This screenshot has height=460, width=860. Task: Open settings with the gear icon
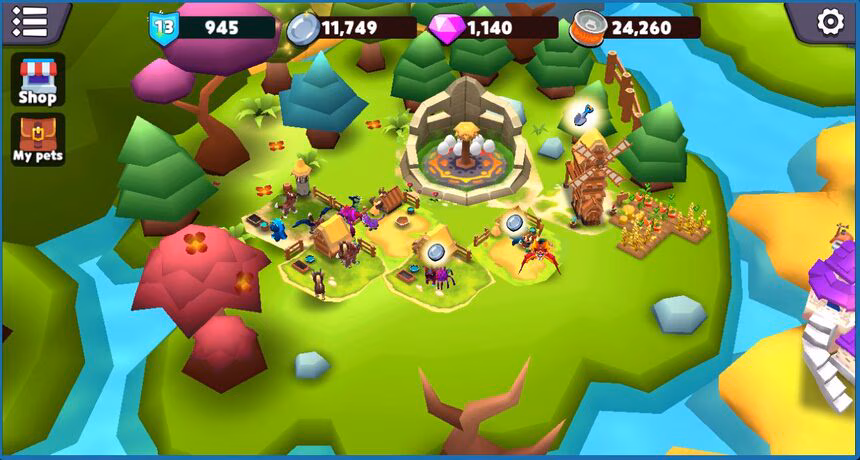(830, 22)
